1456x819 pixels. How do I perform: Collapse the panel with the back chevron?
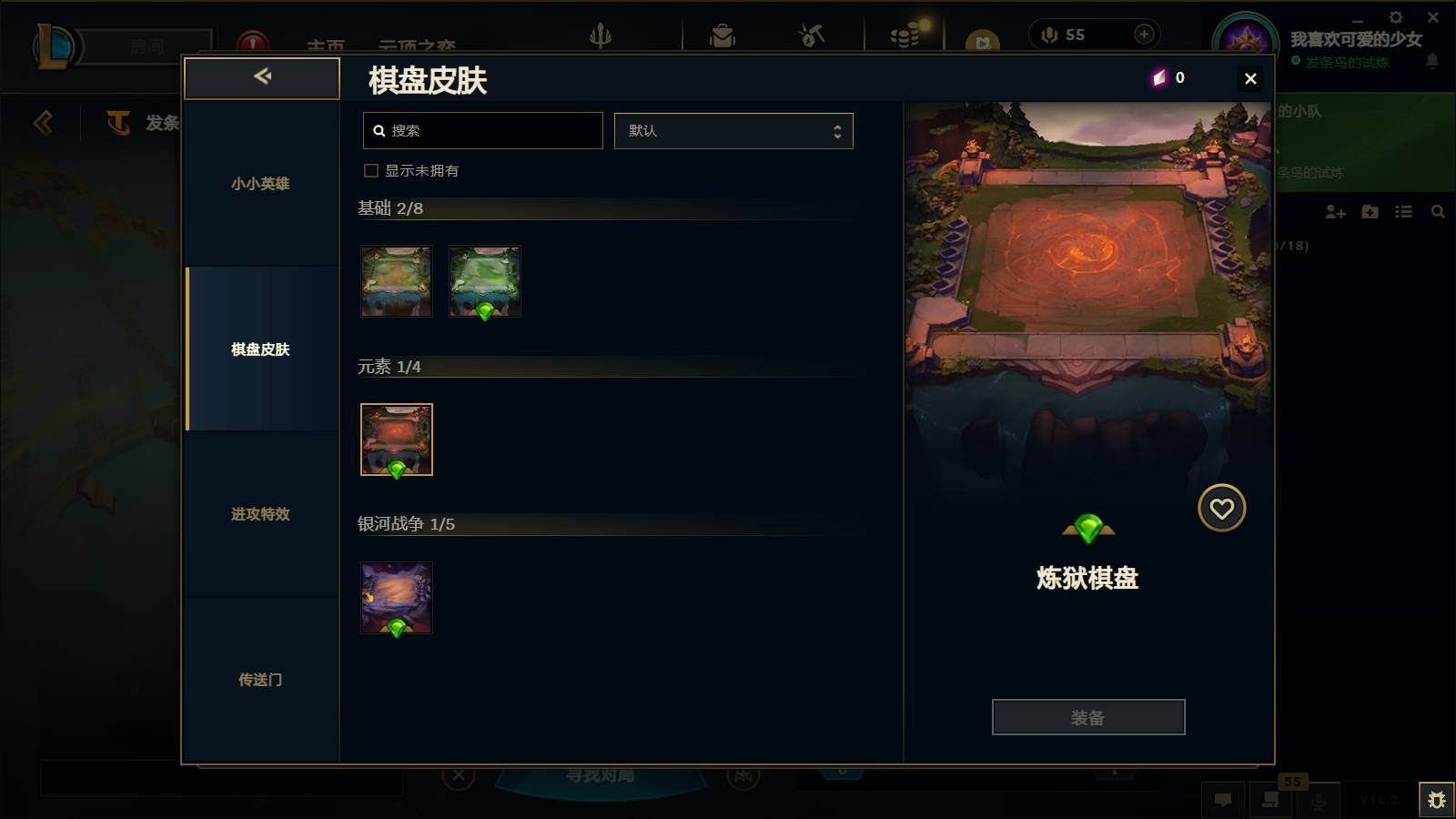click(262, 77)
